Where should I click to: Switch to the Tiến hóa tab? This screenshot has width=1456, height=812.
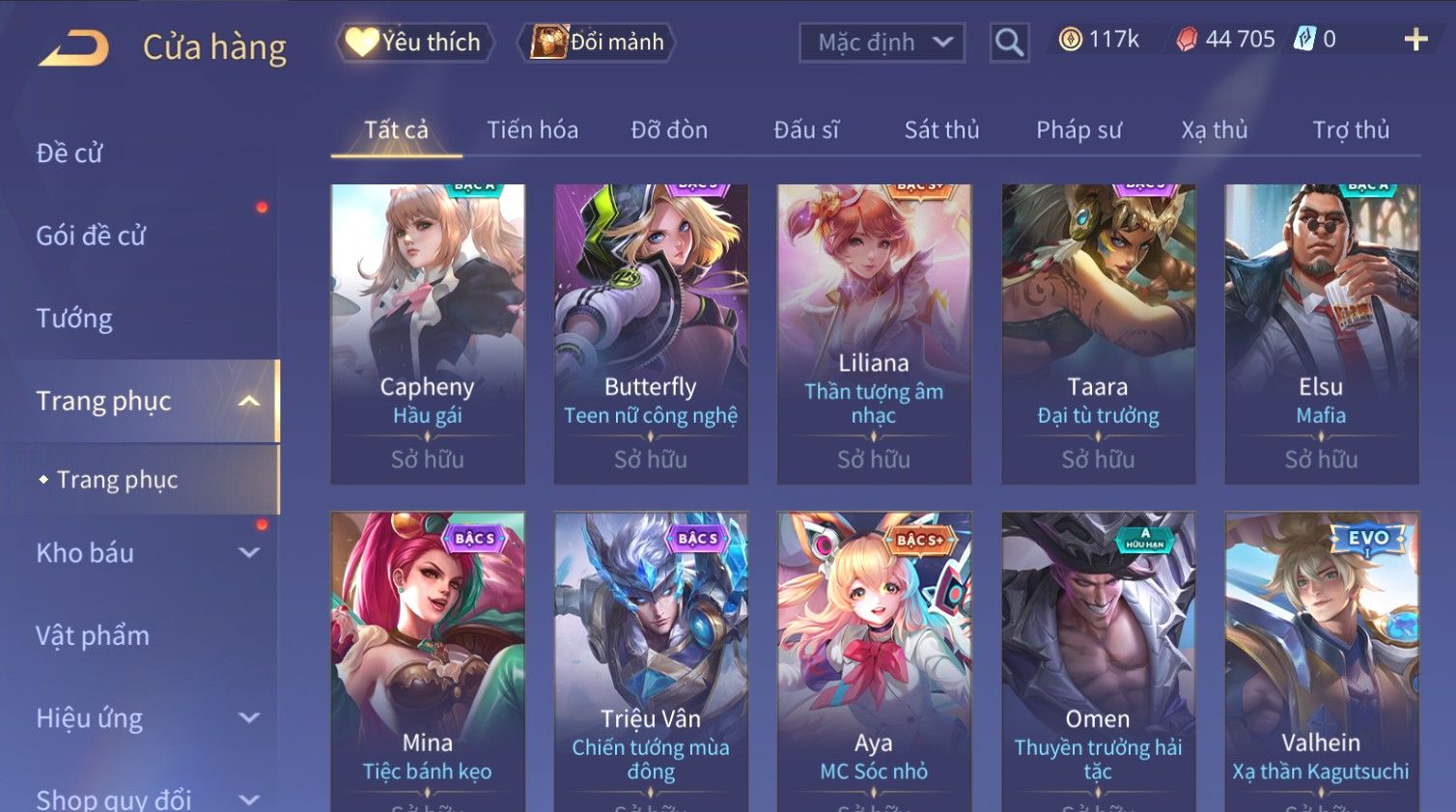[x=532, y=130]
